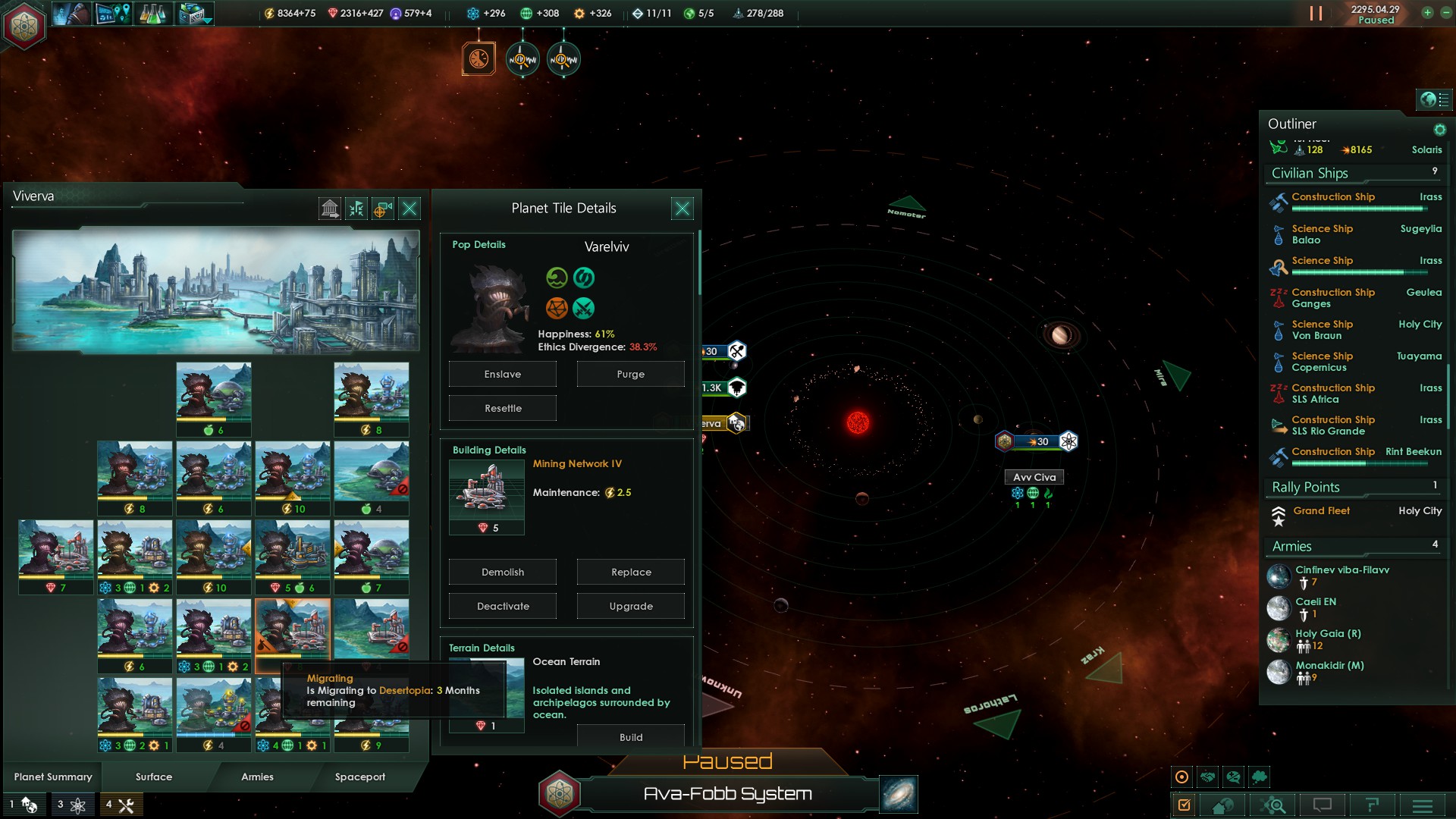
Task: Collapse the Civilian Ships outliner section
Action: click(x=1310, y=174)
